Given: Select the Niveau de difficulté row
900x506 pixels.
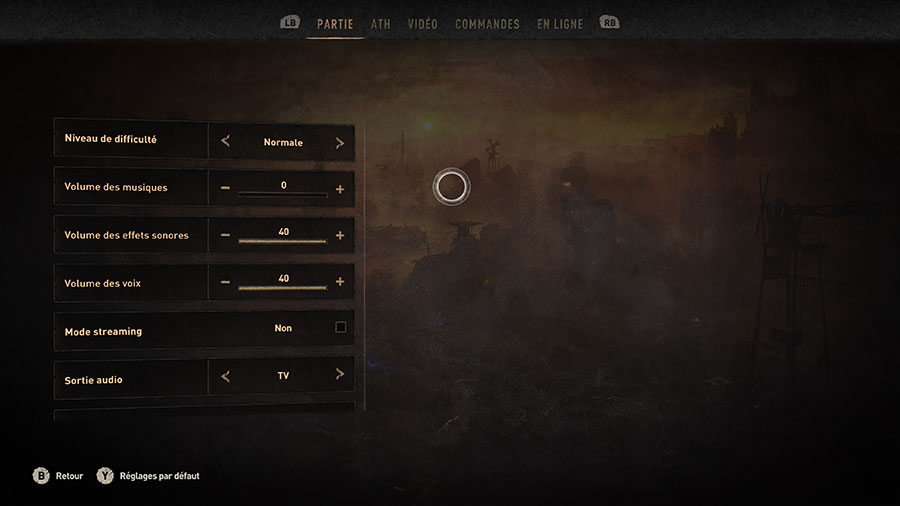Looking at the screenshot, I should [130, 139].
